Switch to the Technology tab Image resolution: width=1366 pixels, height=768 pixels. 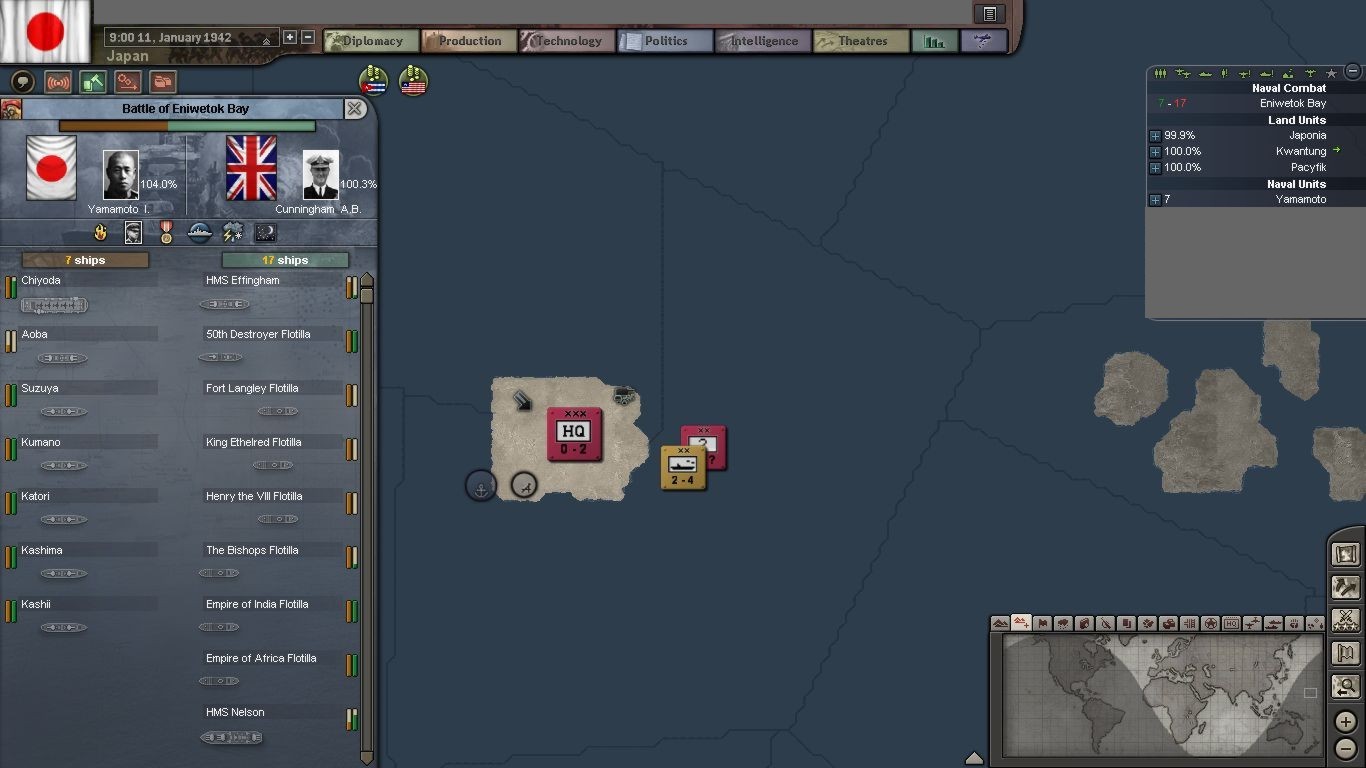(566, 41)
